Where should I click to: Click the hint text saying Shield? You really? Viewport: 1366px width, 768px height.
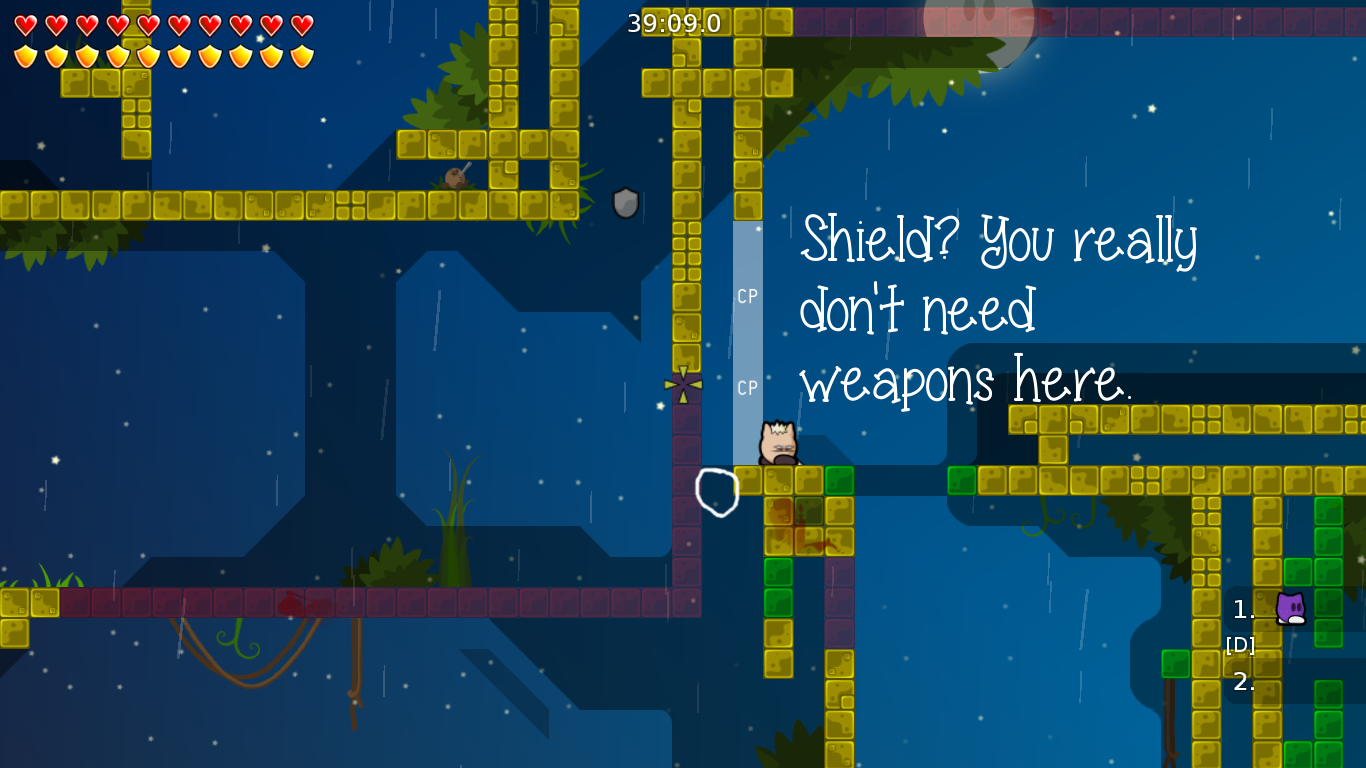1000,240
